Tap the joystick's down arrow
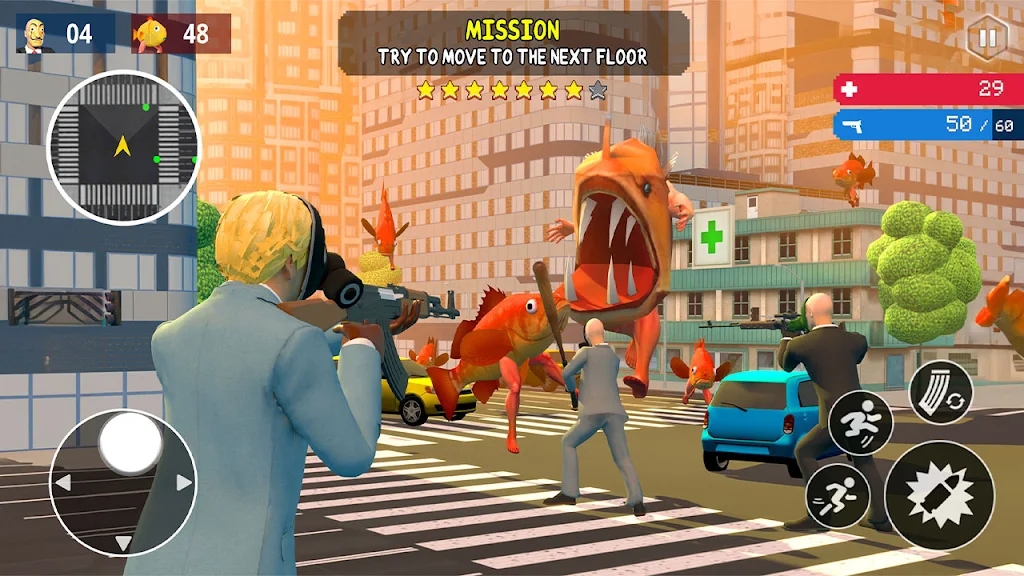 coord(123,543)
